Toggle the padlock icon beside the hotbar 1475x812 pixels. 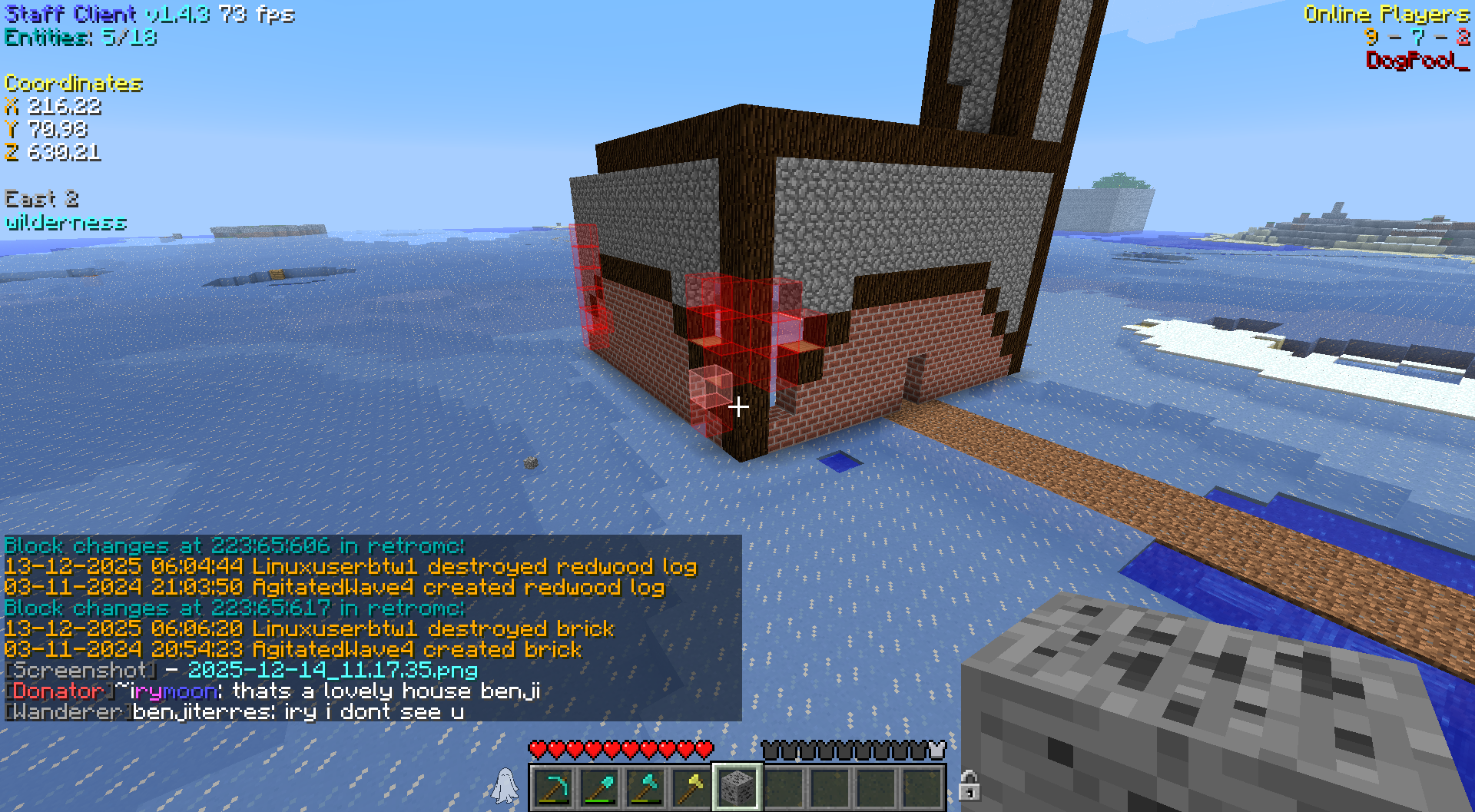(x=969, y=786)
